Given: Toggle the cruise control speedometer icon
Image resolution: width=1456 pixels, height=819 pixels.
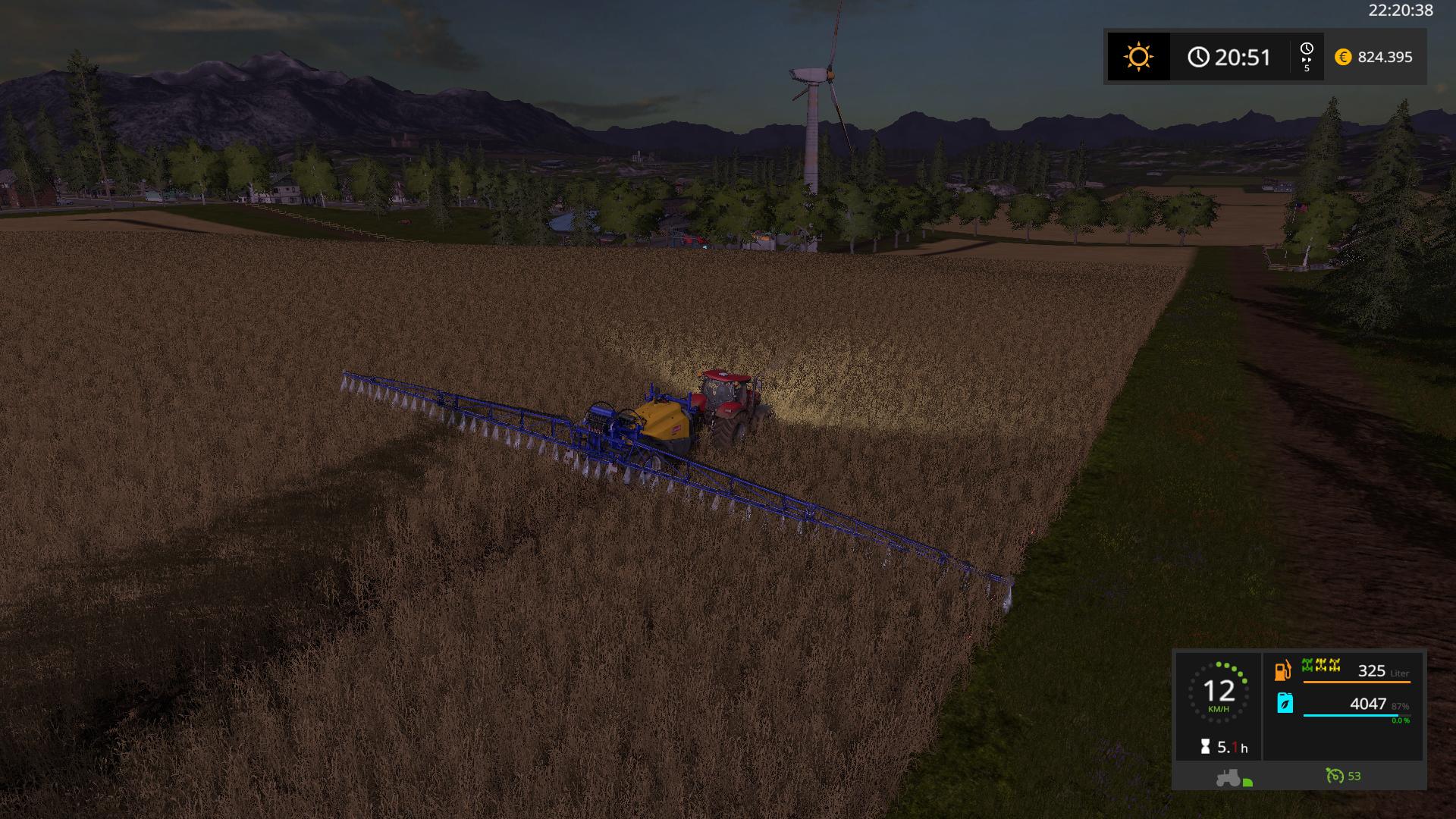Looking at the screenshot, I should (1334, 776).
